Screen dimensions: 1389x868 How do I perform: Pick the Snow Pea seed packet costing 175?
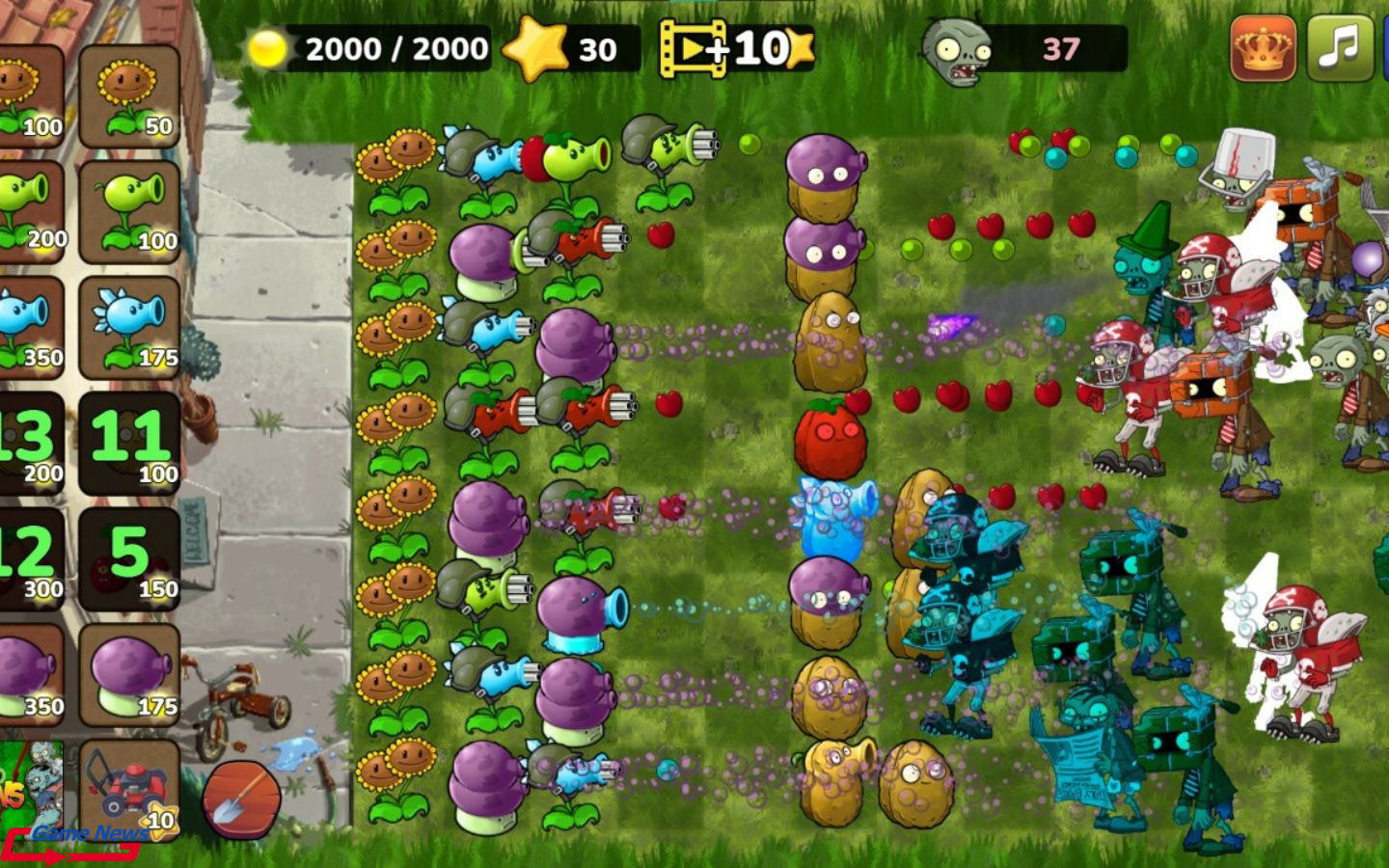tap(130, 323)
